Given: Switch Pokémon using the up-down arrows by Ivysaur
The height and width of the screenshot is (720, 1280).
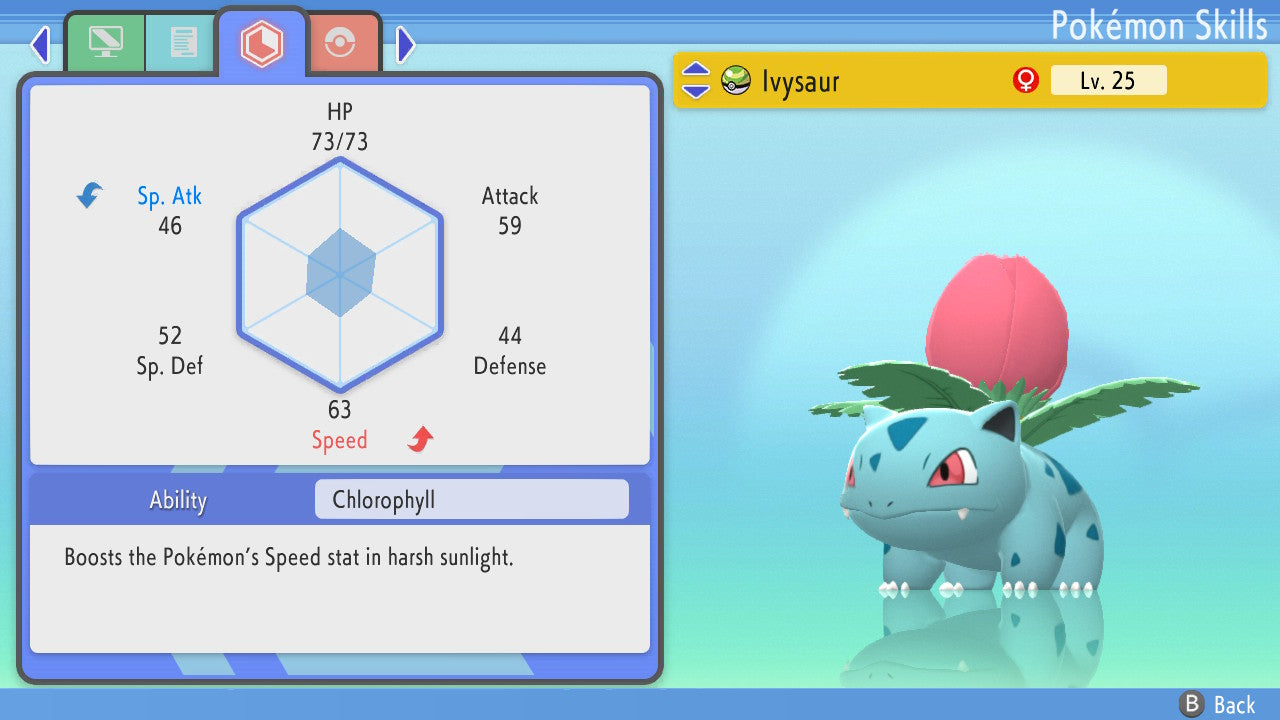Looking at the screenshot, I should point(696,80).
